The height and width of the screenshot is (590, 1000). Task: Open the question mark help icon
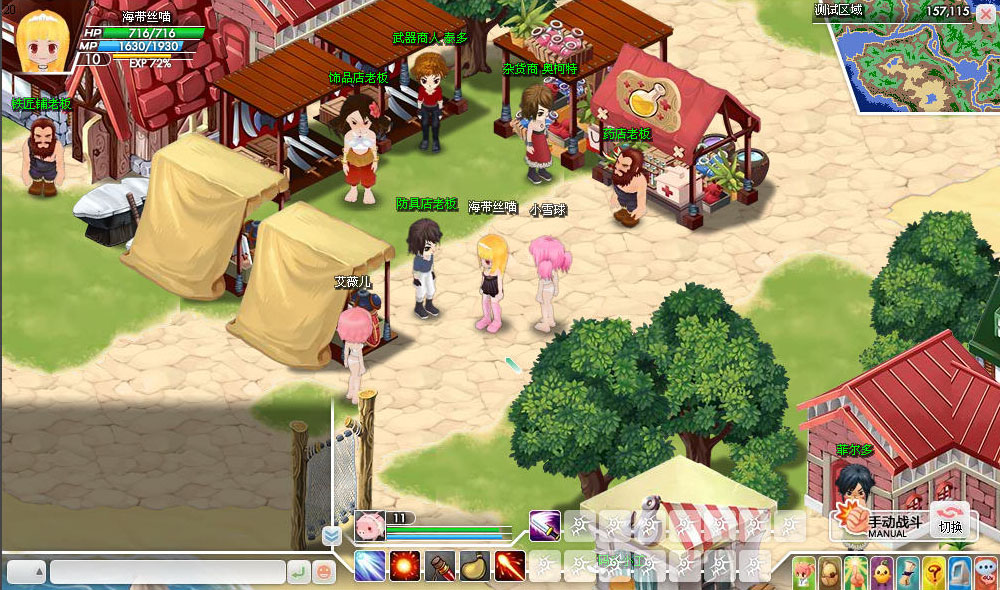pyautogui.click(x=932, y=572)
